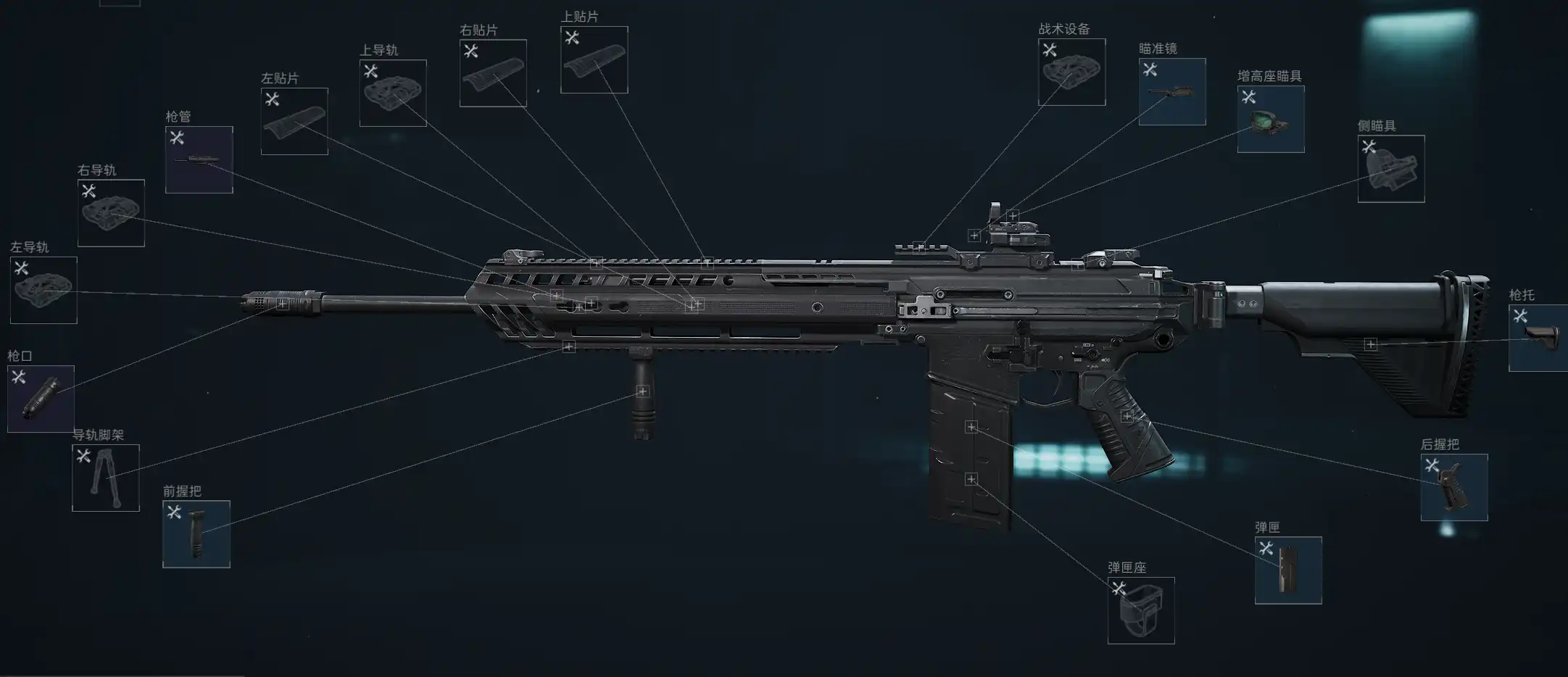Choose the 弹匣座 magazine well slot
This screenshot has width=1568, height=677.
point(1141,610)
